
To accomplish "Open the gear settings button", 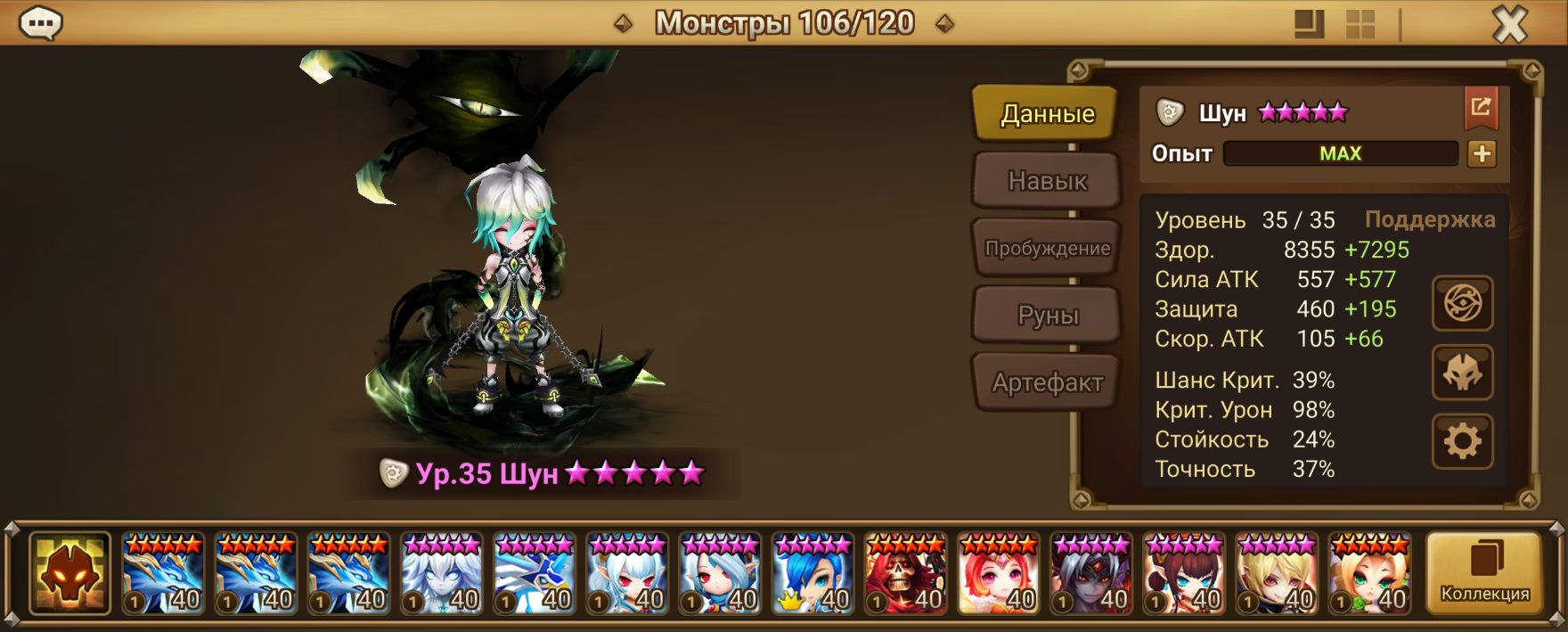I will click(x=1462, y=441).
